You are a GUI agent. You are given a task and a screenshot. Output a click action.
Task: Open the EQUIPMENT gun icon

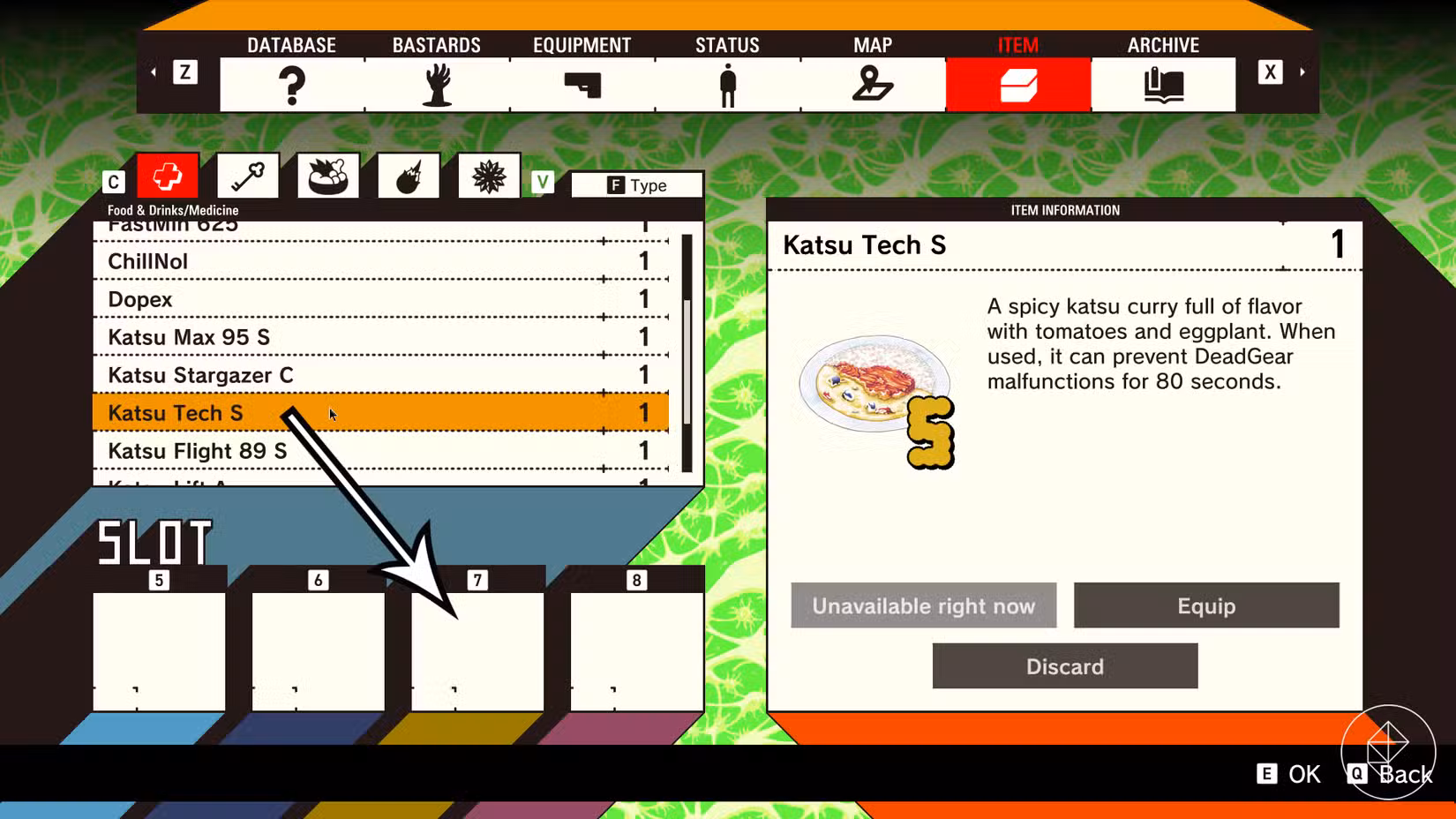582,85
